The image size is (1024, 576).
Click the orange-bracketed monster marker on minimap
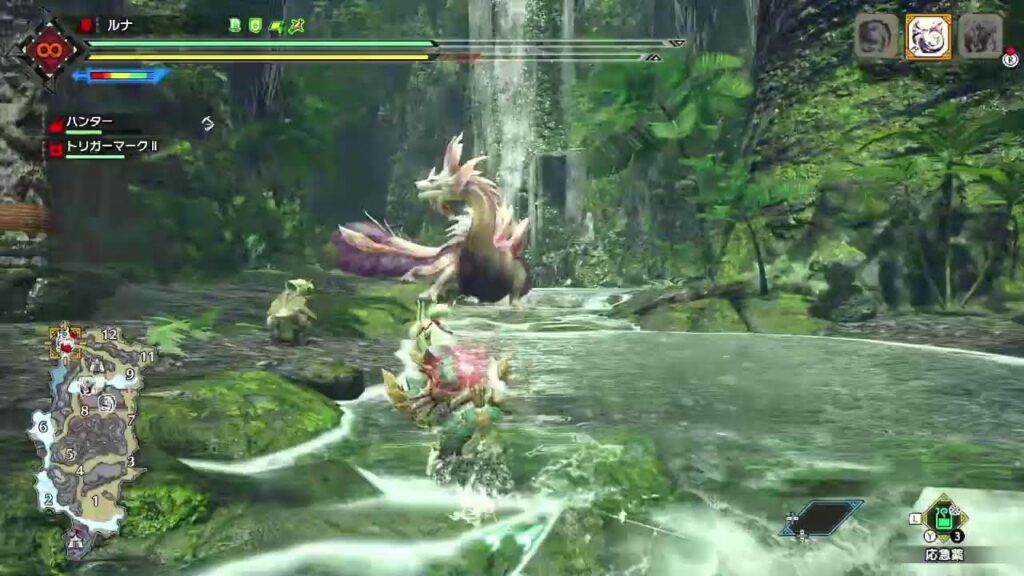[66, 344]
